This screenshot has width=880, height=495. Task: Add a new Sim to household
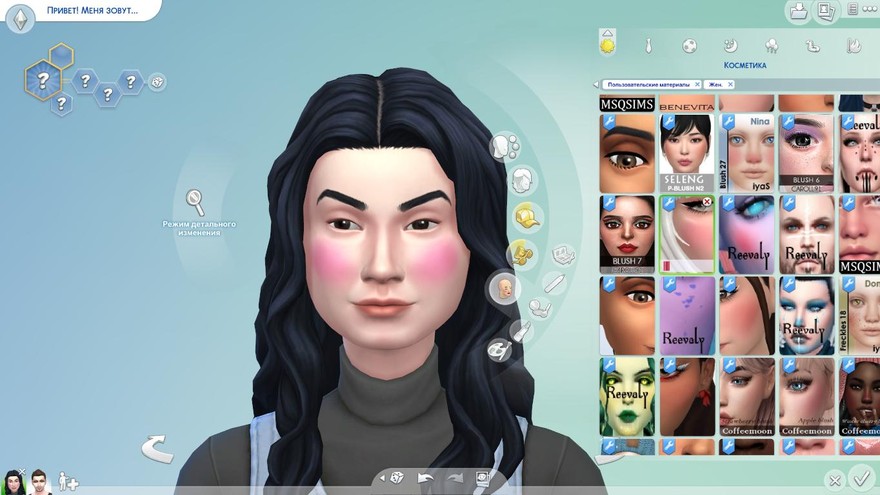[x=68, y=481]
